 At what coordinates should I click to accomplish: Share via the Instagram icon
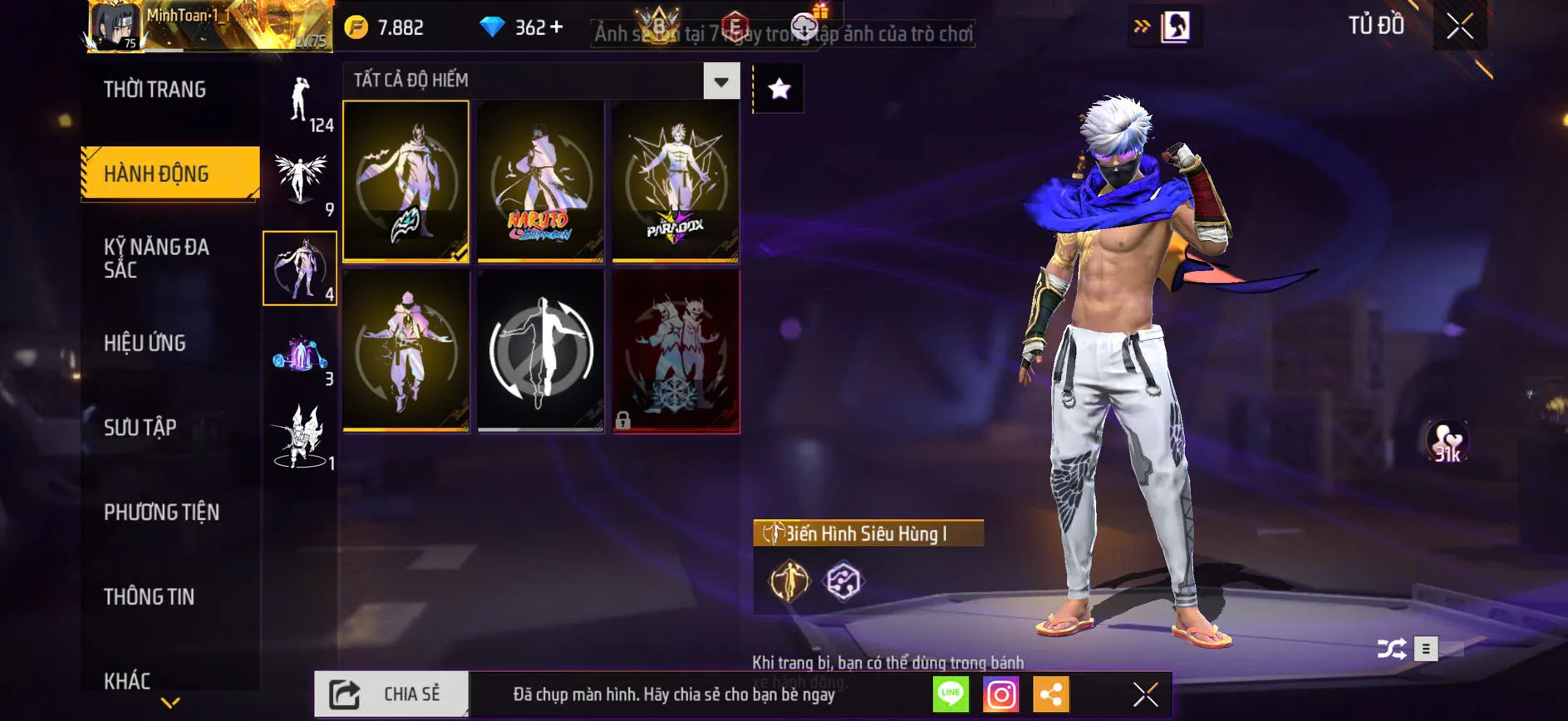(x=1002, y=694)
